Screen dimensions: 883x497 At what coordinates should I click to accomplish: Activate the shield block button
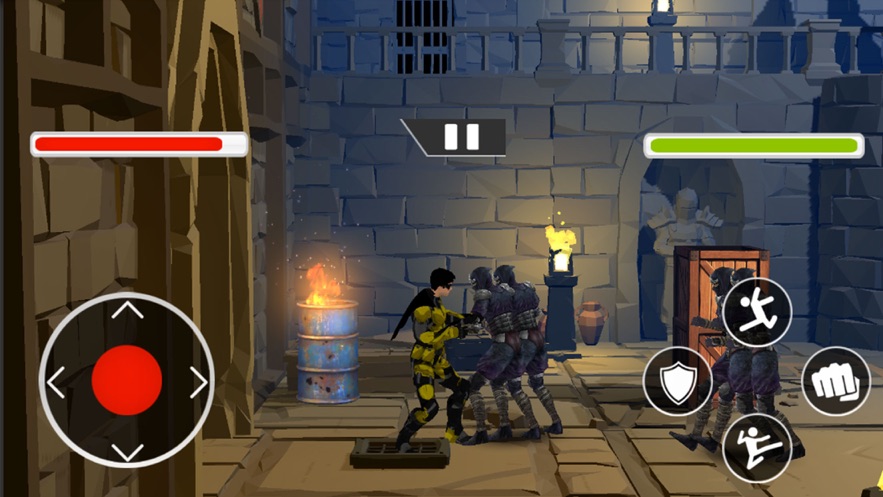pos(678,381)
